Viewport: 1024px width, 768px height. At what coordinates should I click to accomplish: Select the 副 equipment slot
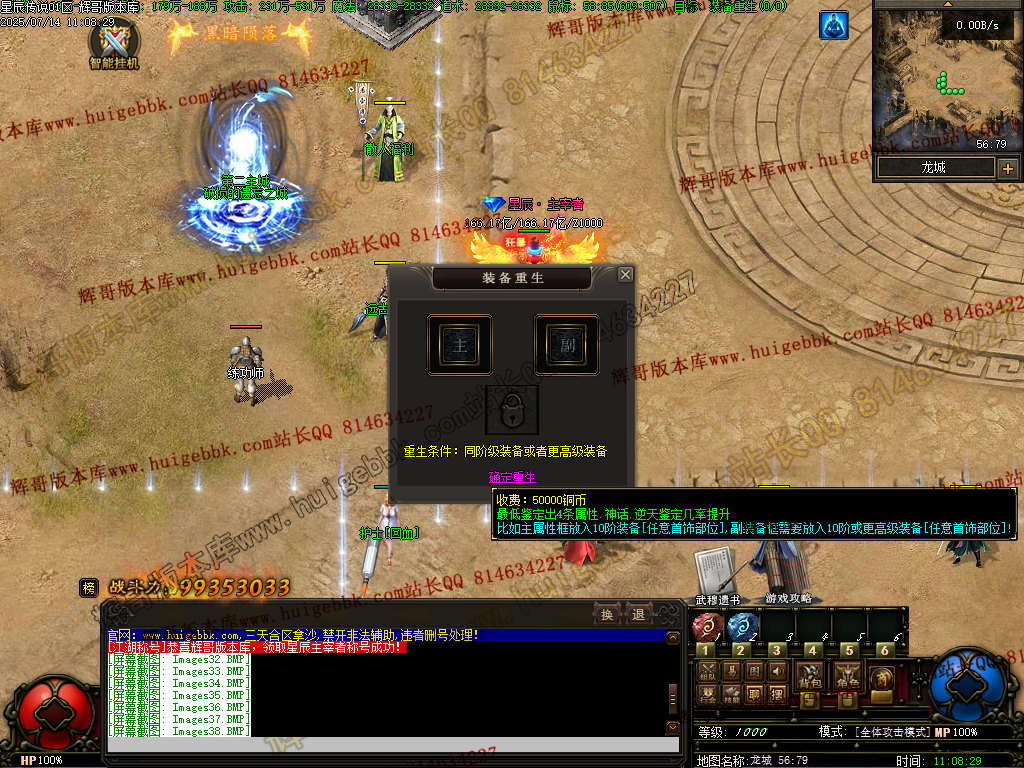(x=566, y=345)
